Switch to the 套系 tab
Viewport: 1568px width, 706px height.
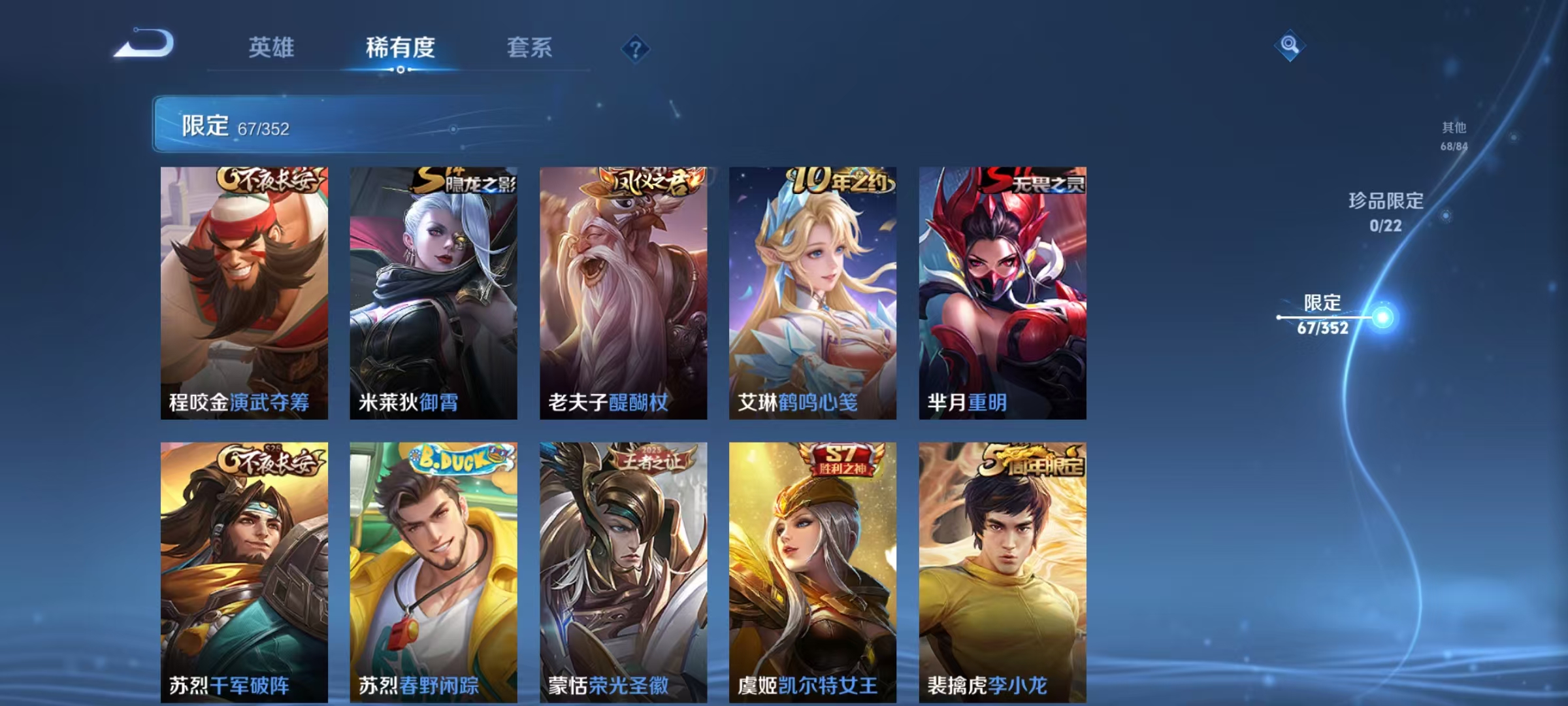click(x=530, y=47)
